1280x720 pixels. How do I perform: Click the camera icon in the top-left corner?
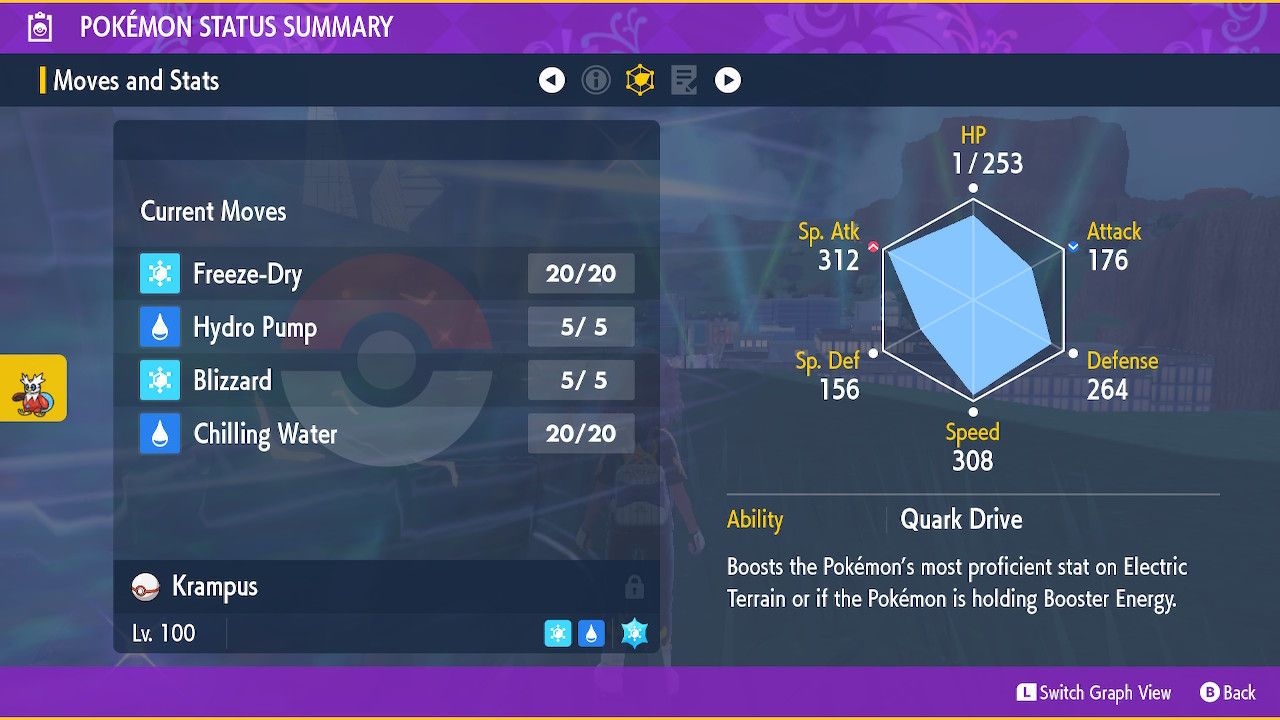(38, 27)
